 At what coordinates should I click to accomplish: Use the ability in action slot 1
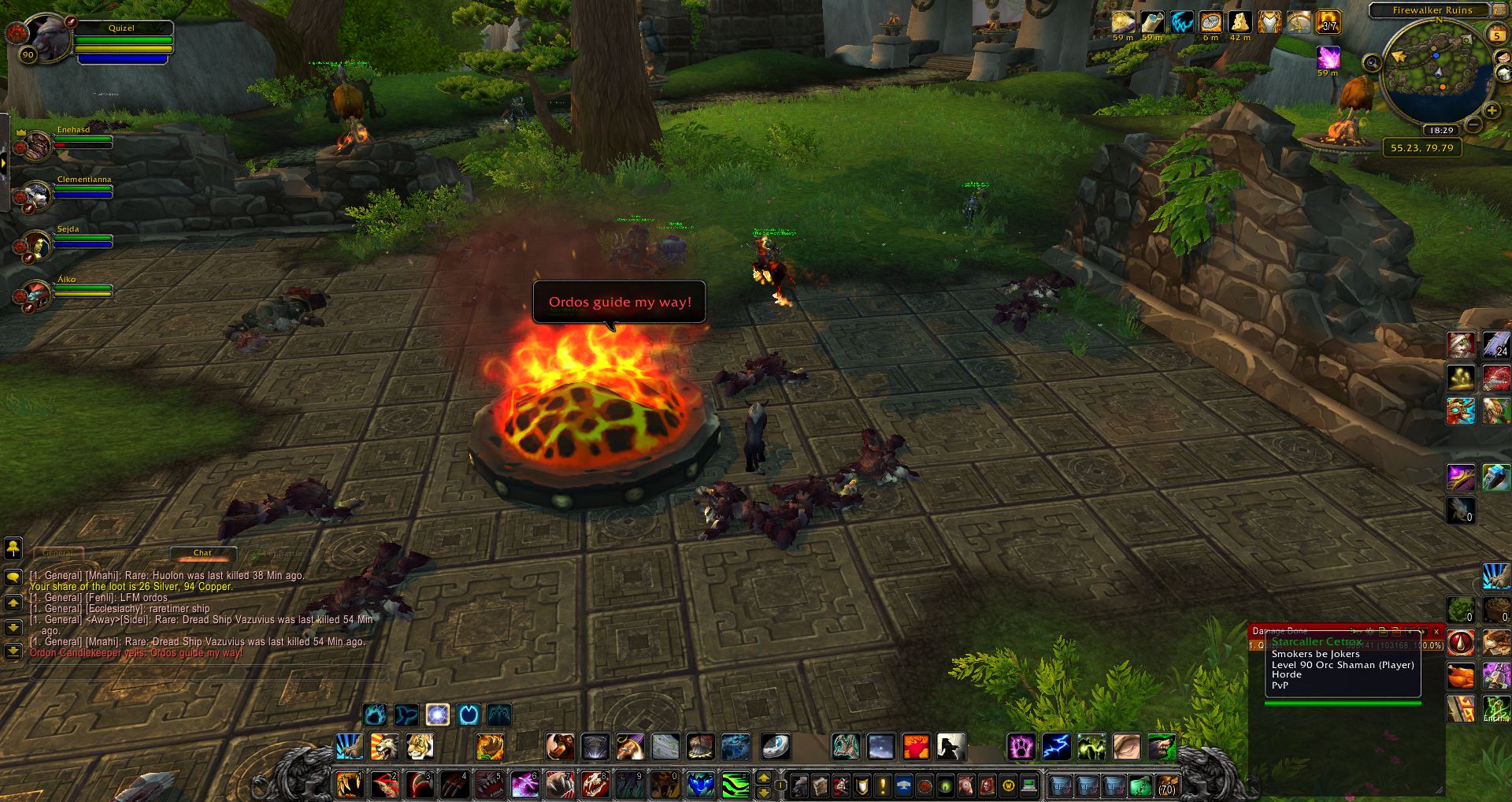tap(349, 785)
